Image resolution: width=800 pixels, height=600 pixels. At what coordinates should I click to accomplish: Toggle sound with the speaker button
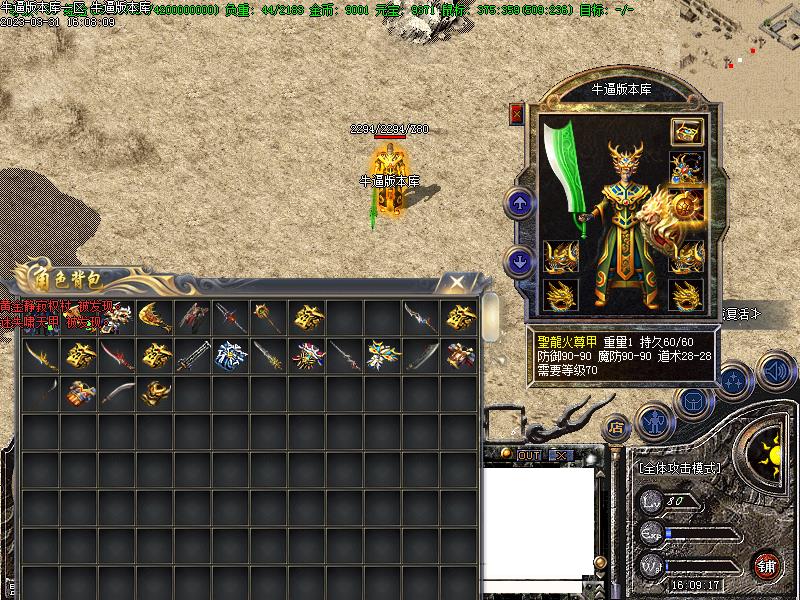tap(775, 370)
